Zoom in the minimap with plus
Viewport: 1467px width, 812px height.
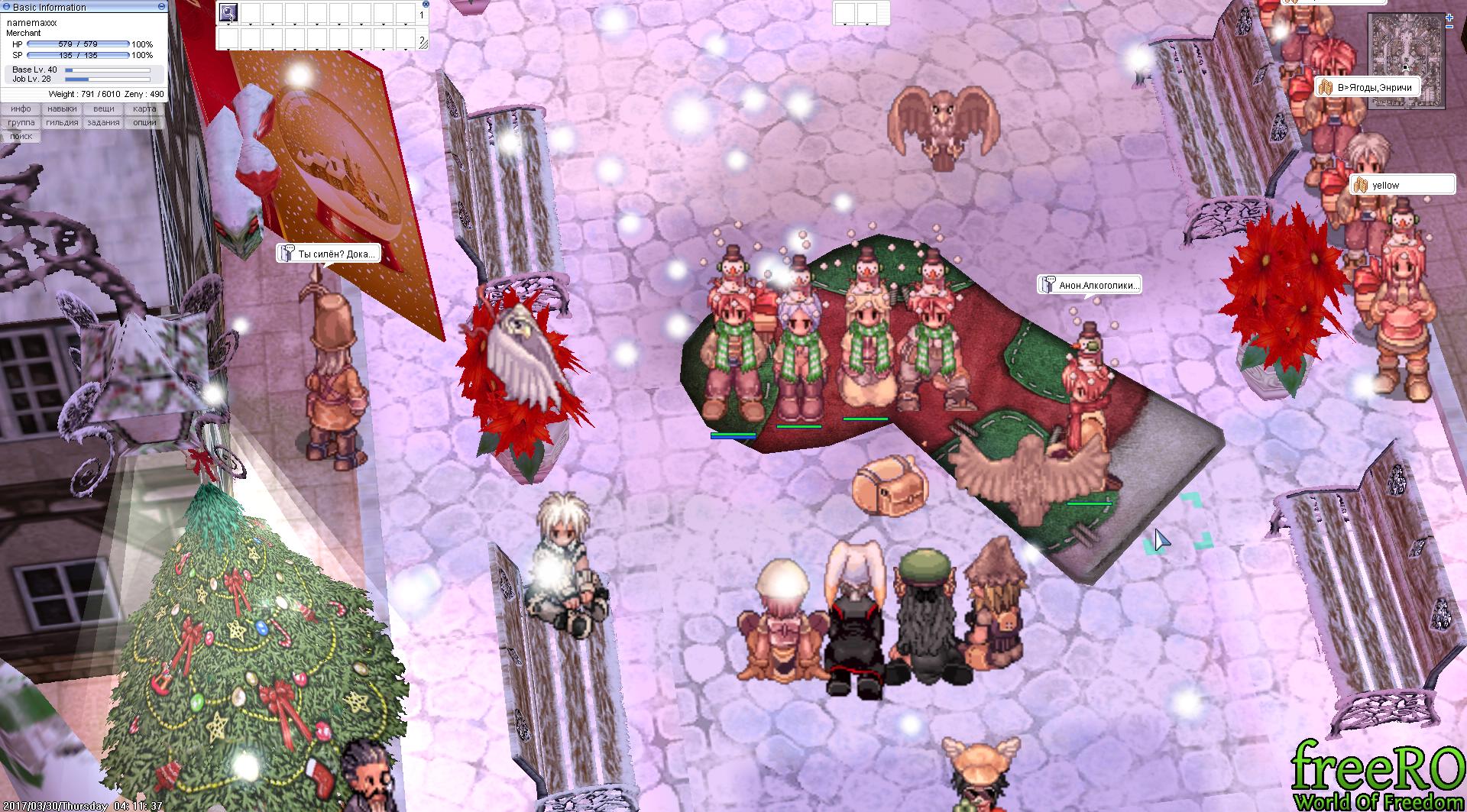click(1450, 16)
